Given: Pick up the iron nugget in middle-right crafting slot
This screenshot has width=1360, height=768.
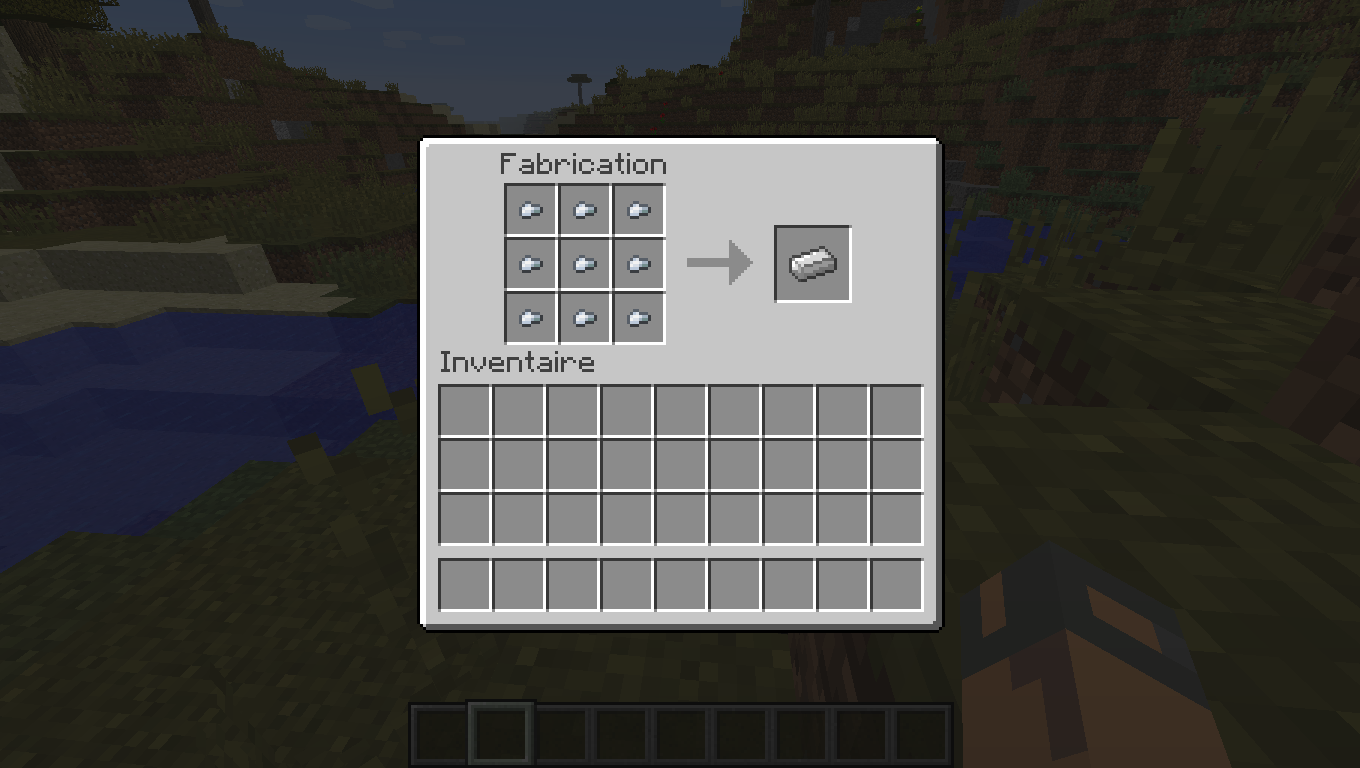Looking at the screenshot, I should pyautogui.click(x=639, y=264).
